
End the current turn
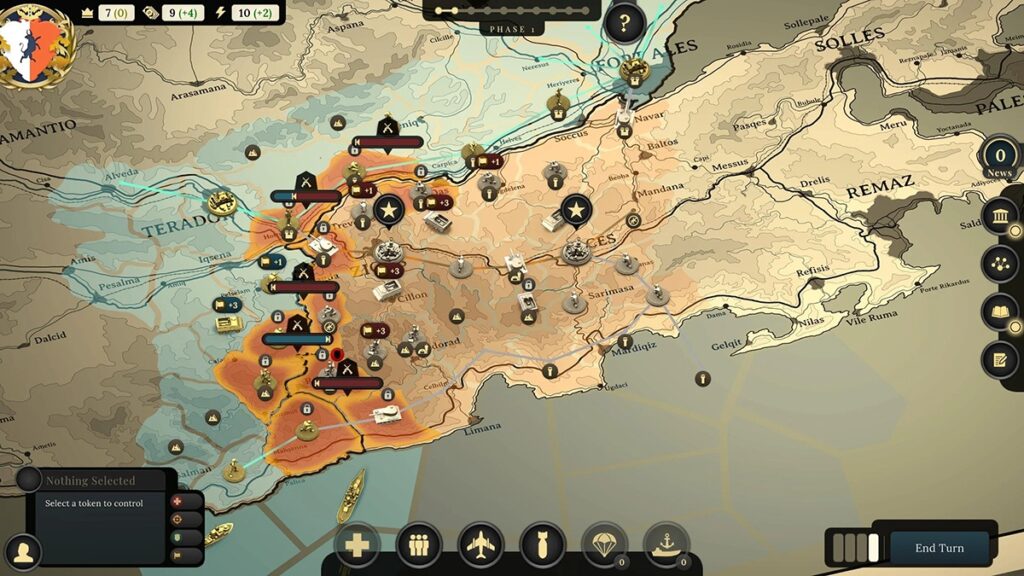pyautogui.click(x=939, y=548)
